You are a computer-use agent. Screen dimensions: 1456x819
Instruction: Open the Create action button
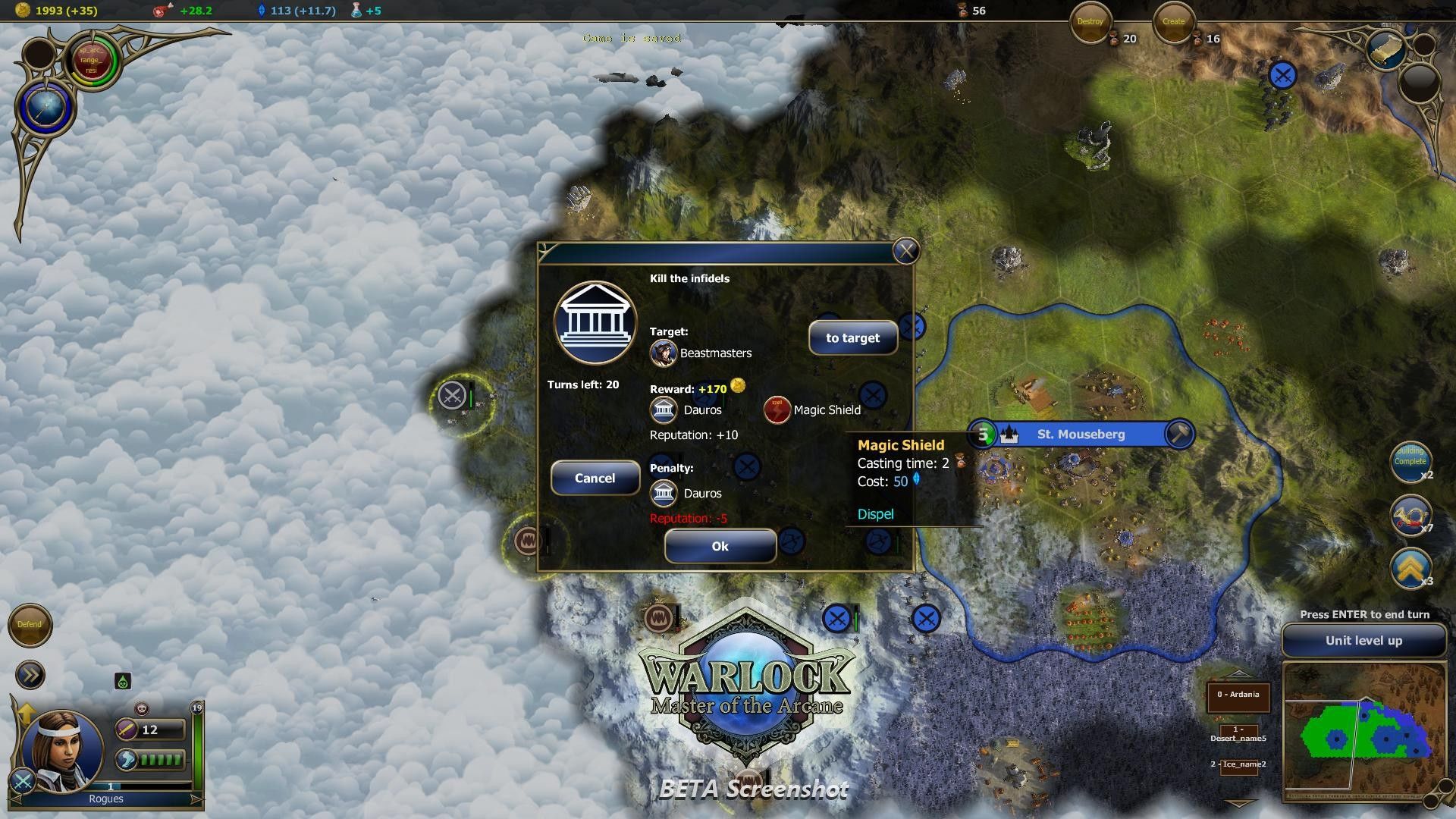coord(1173,23)
